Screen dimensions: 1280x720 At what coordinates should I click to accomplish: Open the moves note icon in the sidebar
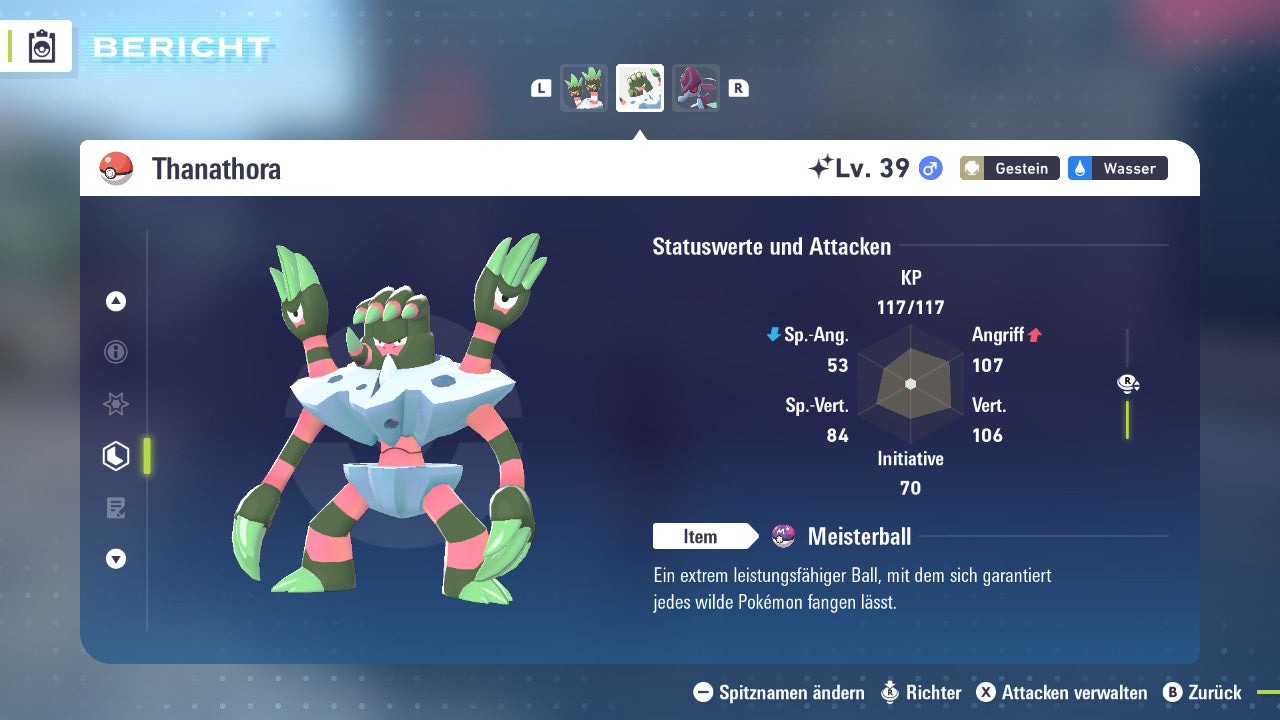coord(115,508)
